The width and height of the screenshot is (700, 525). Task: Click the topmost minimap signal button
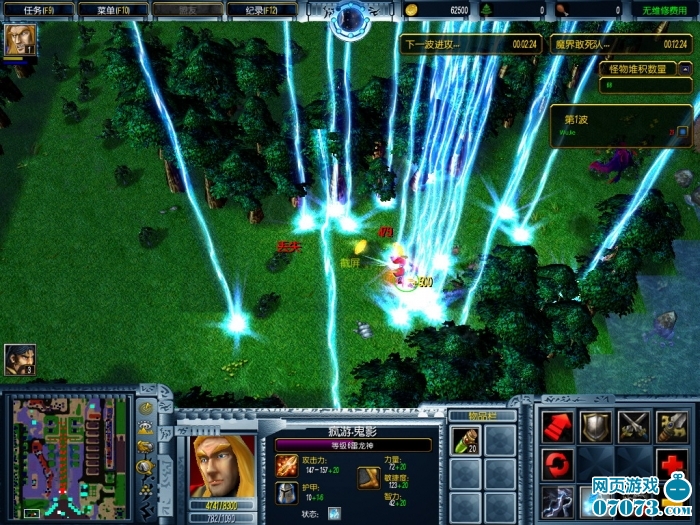[x=146, y=407]
